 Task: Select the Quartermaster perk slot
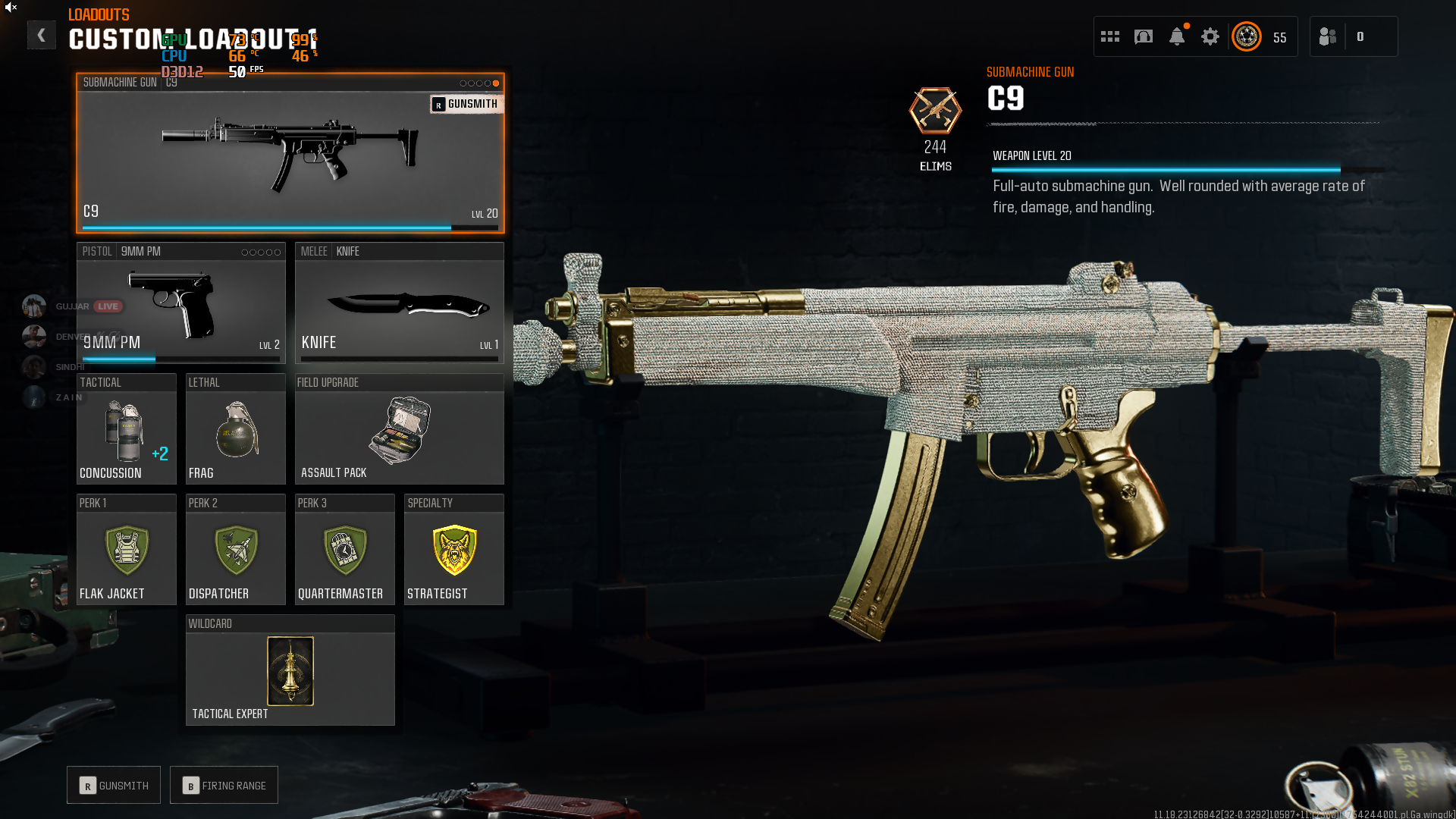(344, 550)
